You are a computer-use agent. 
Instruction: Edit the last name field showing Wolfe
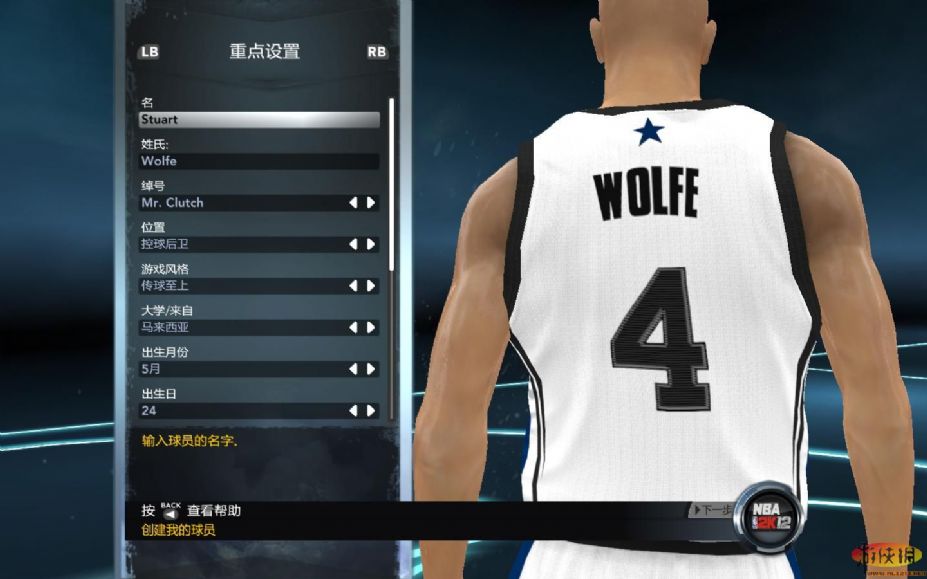pyautogui.click(x=259, y=161)
